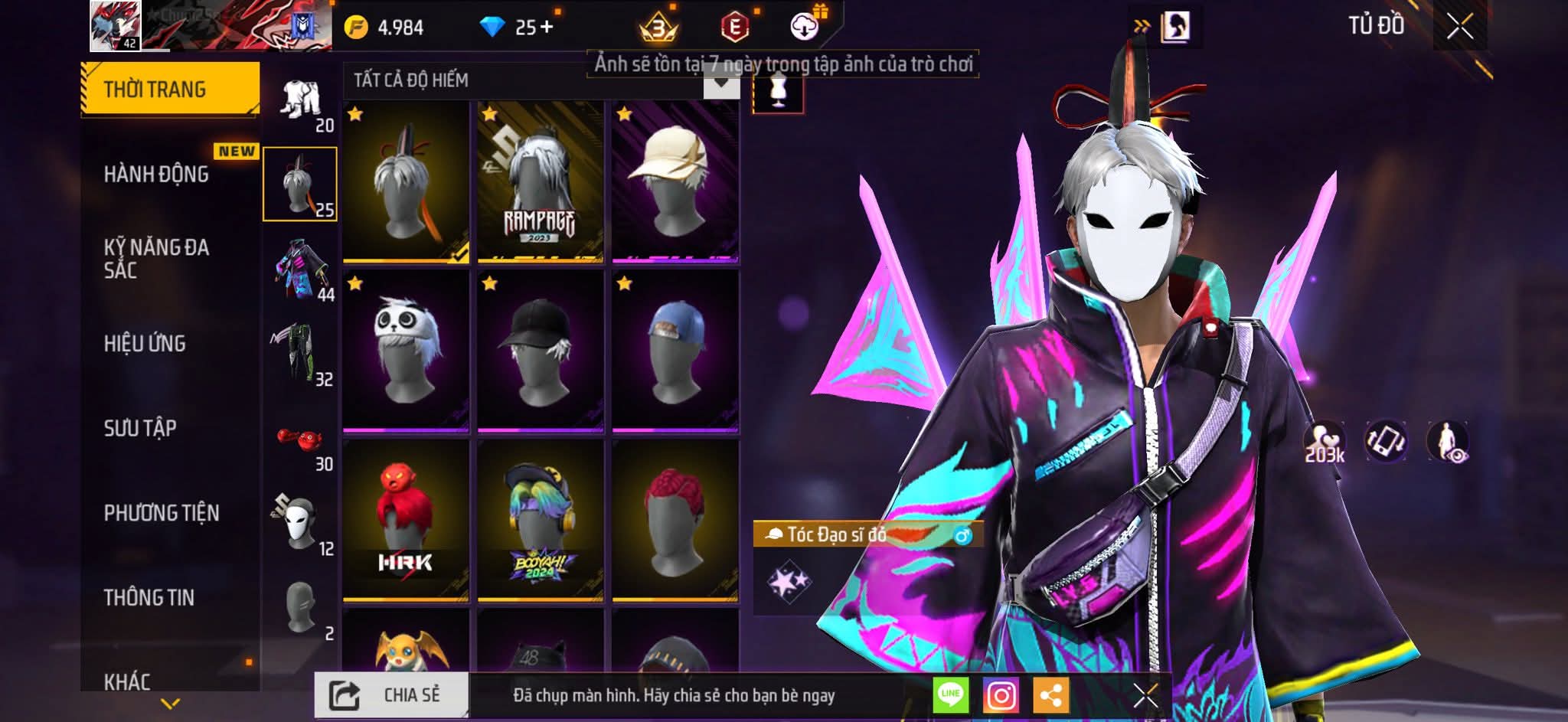
Task: Open the Thời Trang tab
Action: (170, 89)
